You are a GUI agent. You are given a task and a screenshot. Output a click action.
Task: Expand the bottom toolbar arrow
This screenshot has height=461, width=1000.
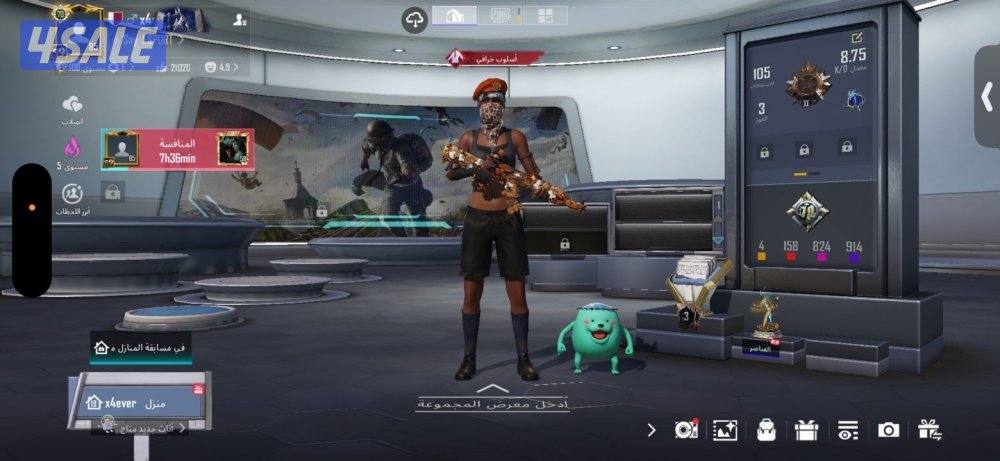tap(652, 430)
